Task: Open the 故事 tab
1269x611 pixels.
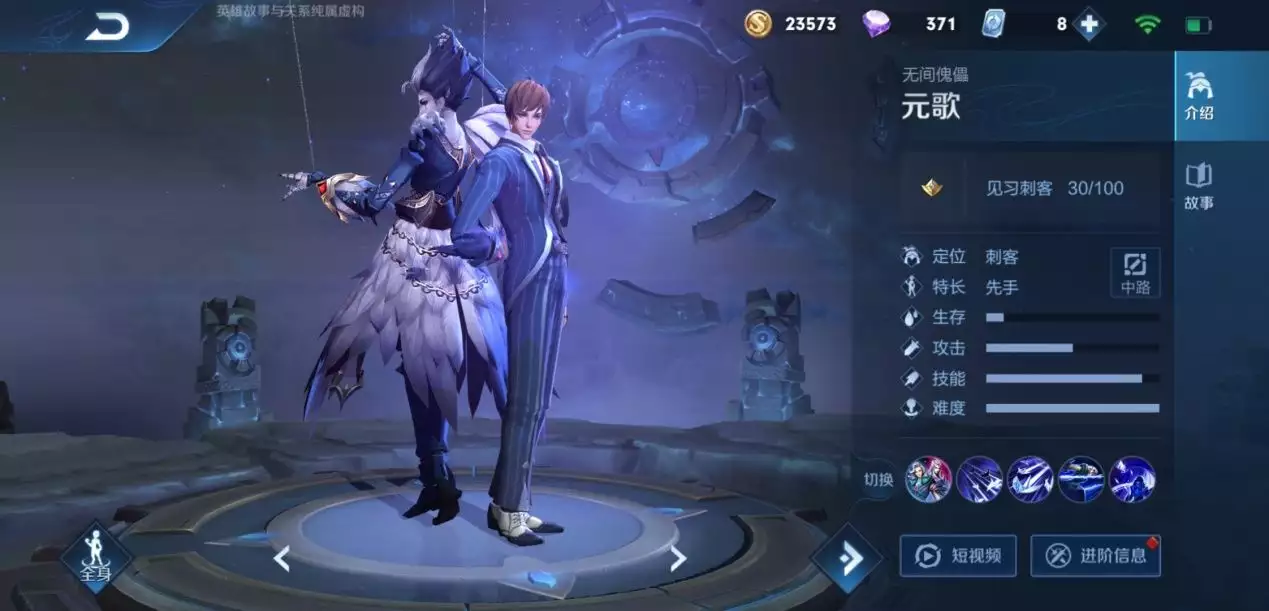Action: [x=1198, y=187]
